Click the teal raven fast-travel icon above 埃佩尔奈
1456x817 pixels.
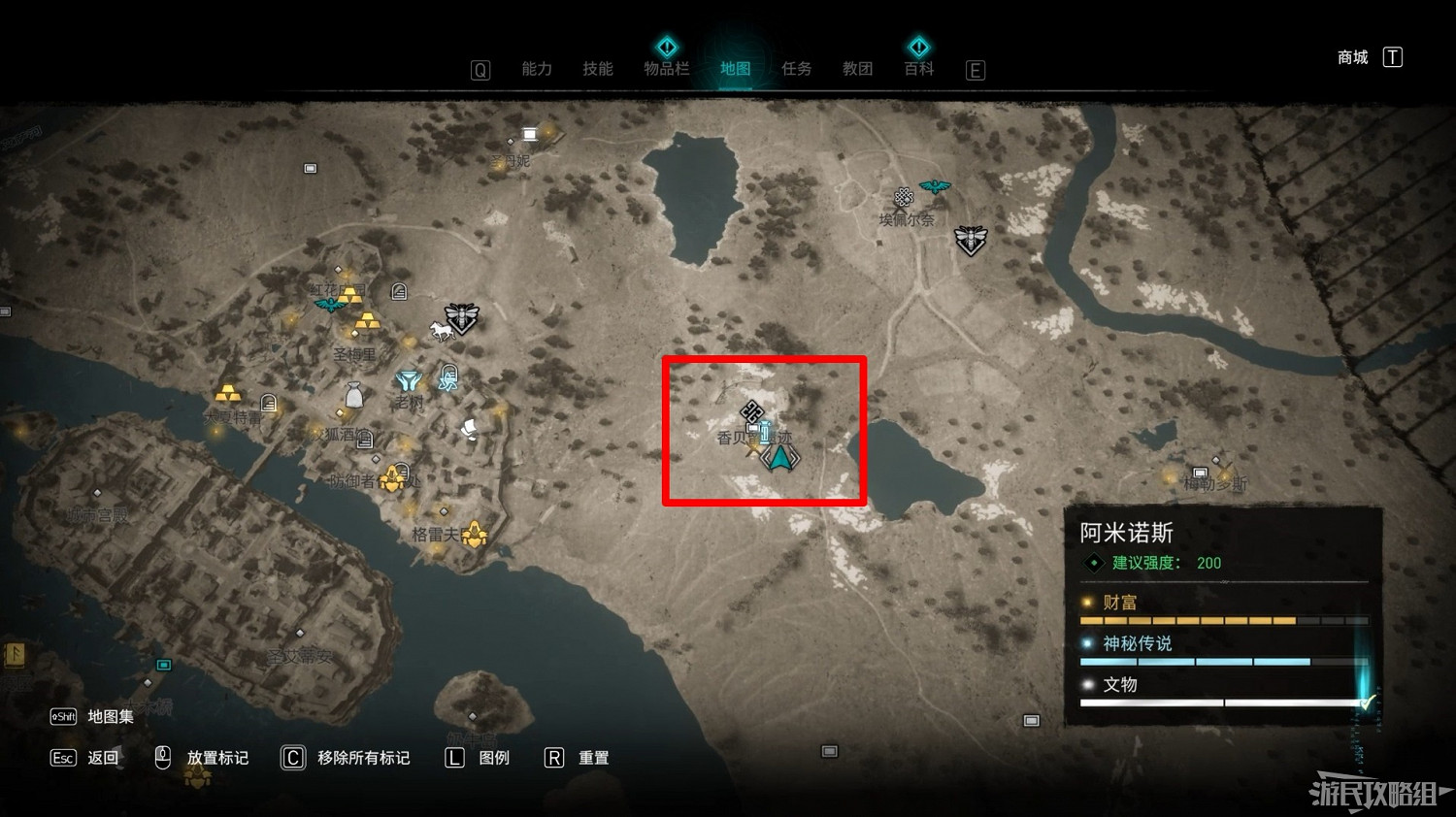[934, 186]
